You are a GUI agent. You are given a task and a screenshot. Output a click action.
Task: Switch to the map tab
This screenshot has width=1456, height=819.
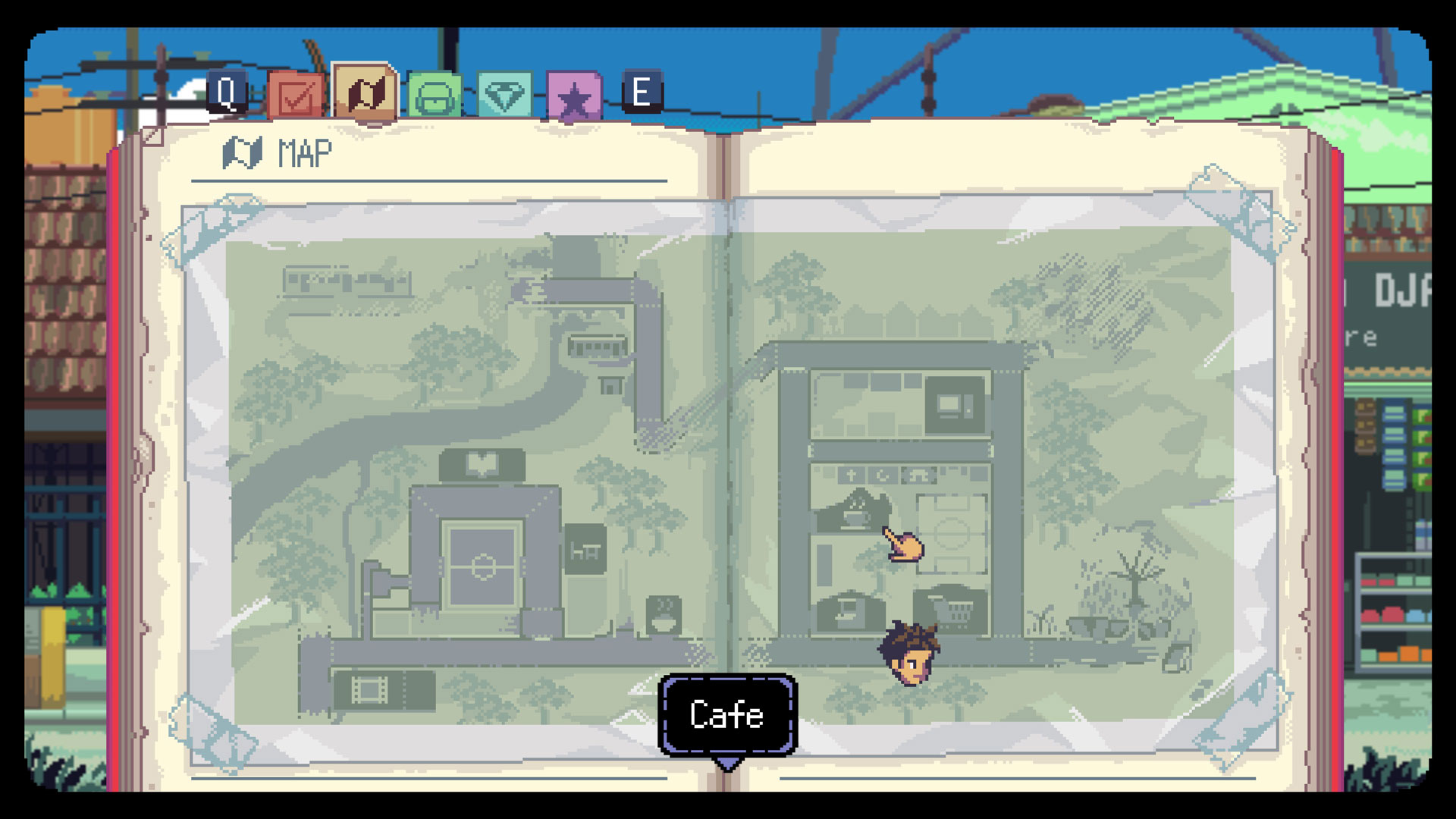tap(365, 93)
